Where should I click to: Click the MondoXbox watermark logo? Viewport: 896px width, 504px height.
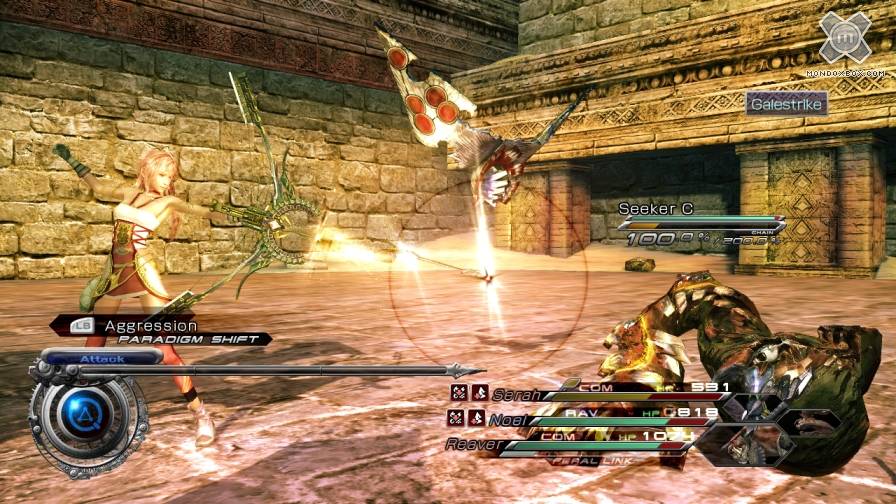[845, 42]
